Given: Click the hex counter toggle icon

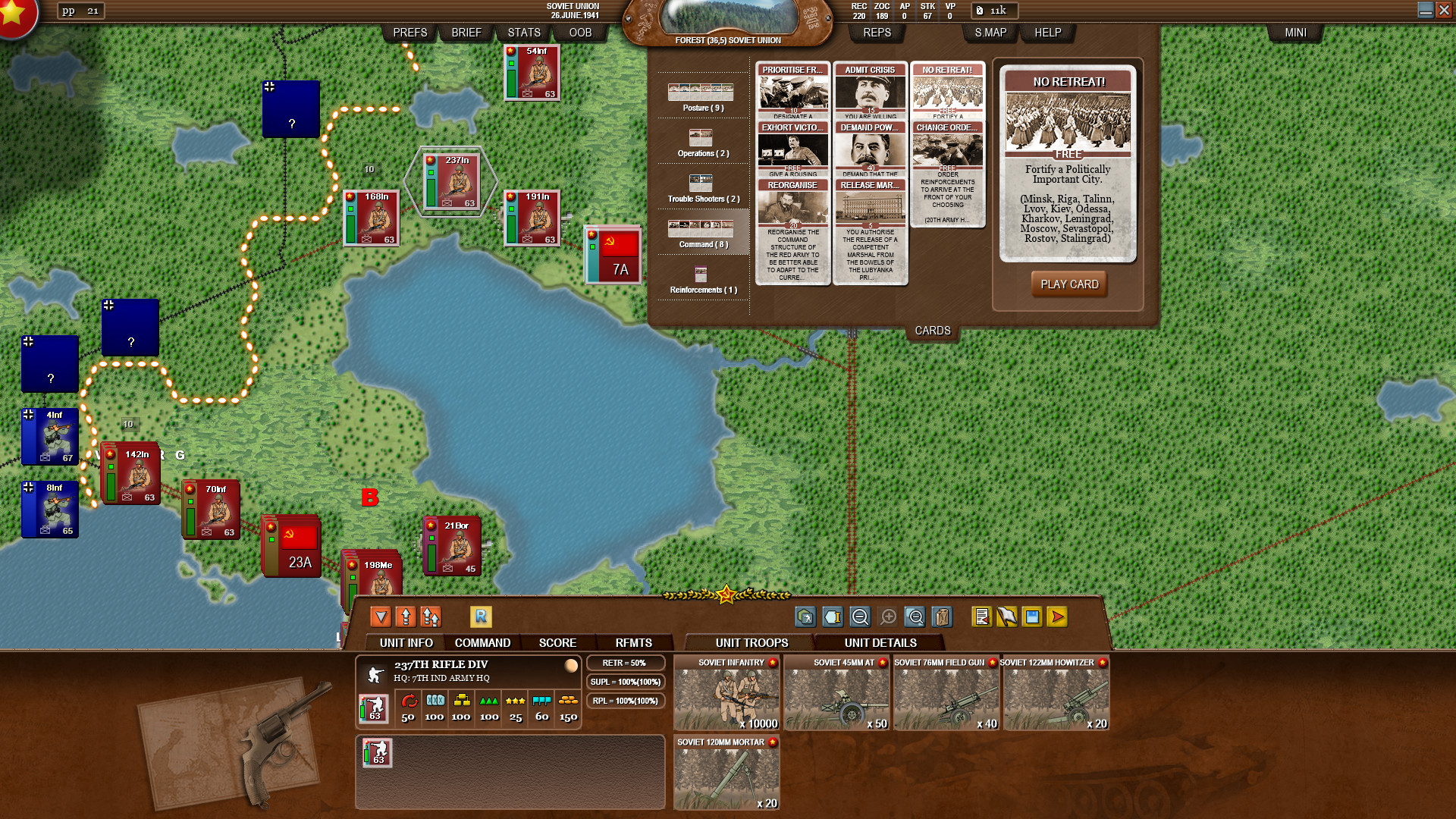Looking at the screenshot, I should [x=806, y=617].
